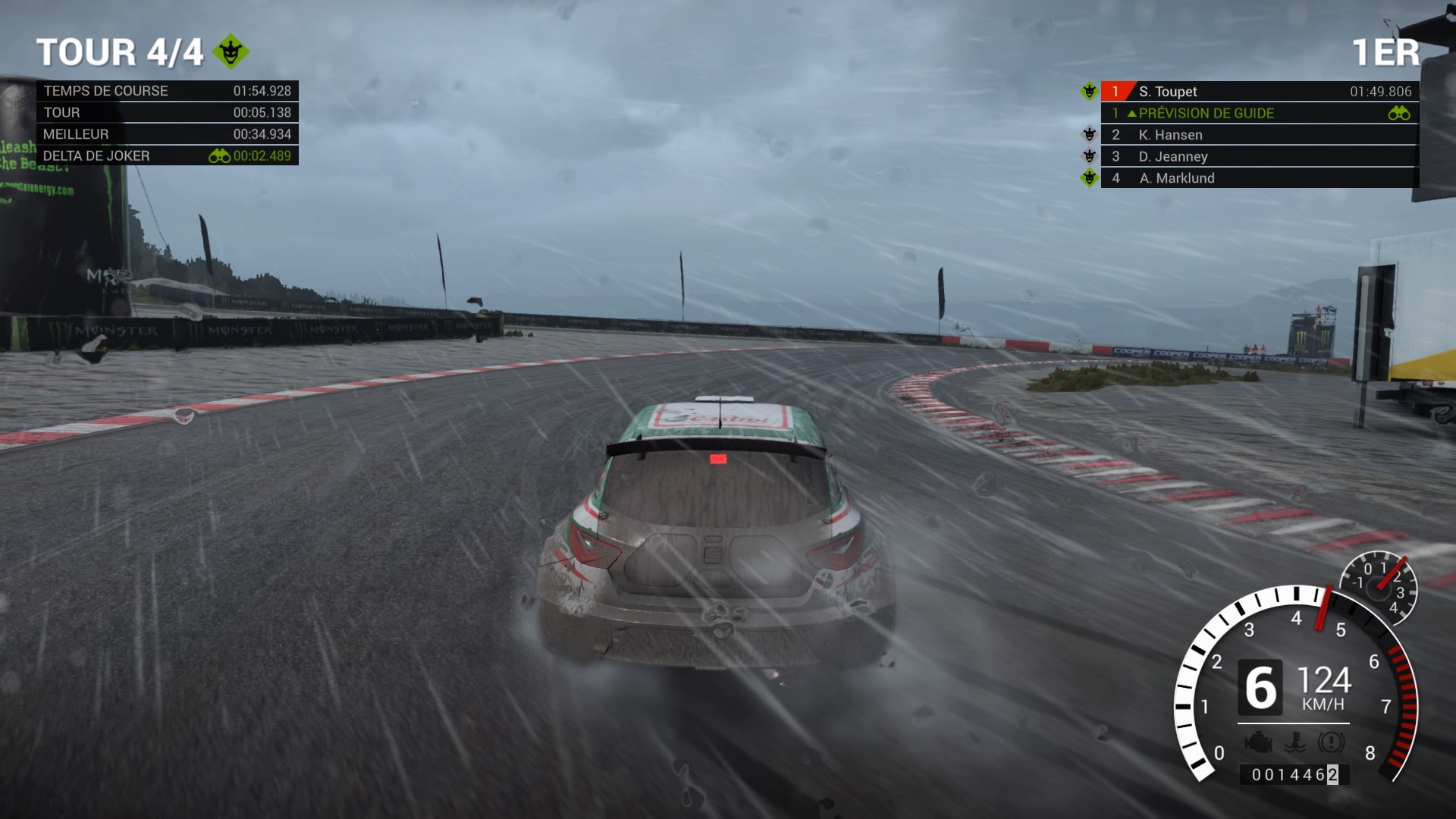The image size is (1456, 819).
Task: Select S. Toupet's leaderboard row
Action: 1259,92
